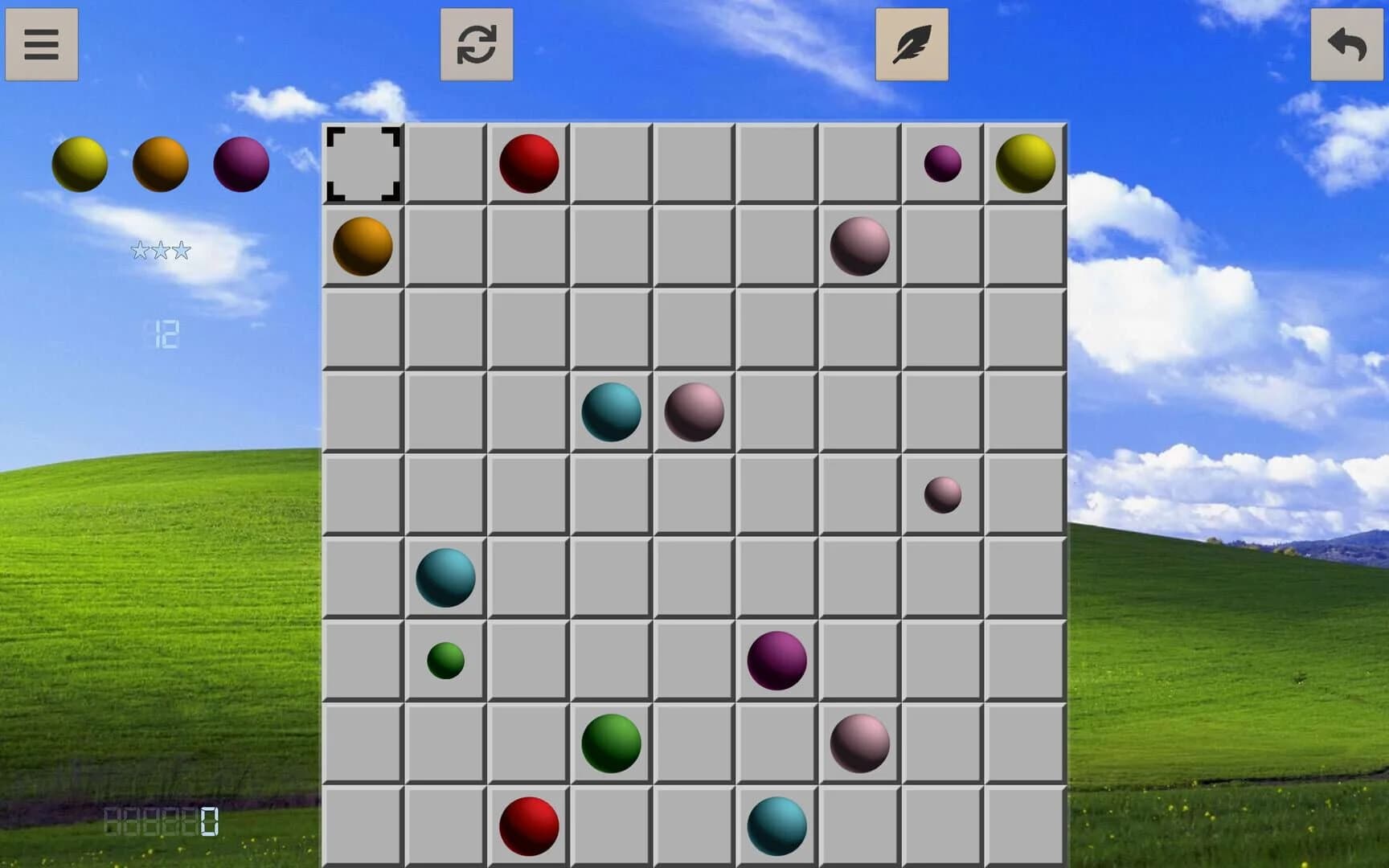Select the red ball in the top row
This screenshot has width=1389, height=868.
point(528,162)
